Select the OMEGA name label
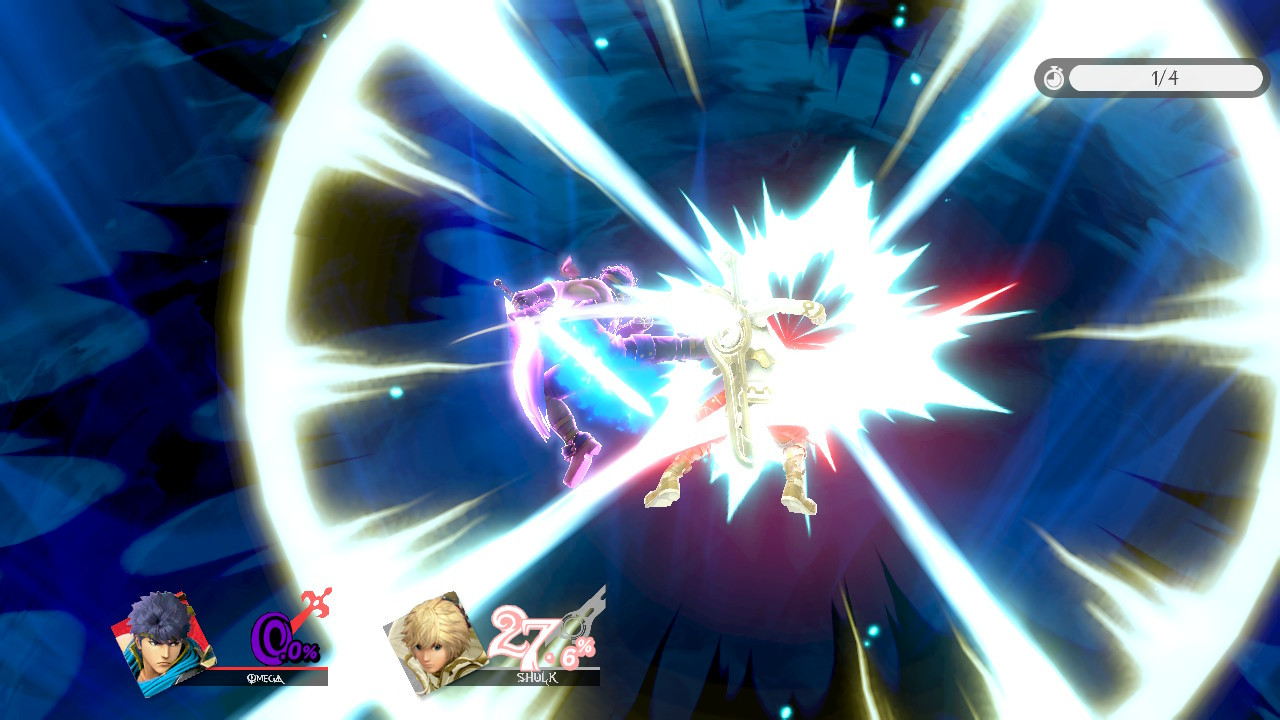The width and height of the screenshot is (1280, 720). (x=266, y=677)
